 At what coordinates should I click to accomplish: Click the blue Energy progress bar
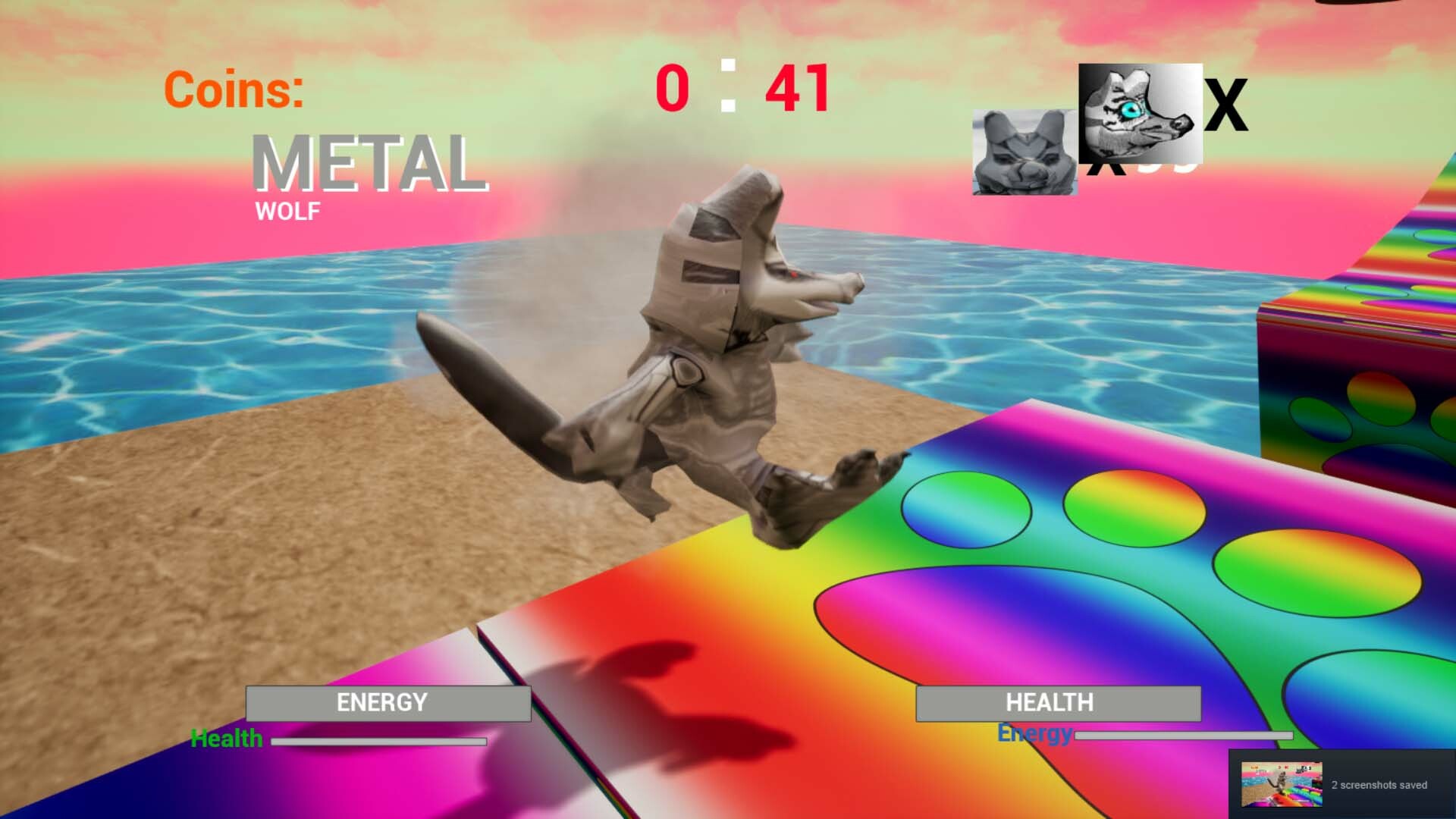[x=1183, y=735]
